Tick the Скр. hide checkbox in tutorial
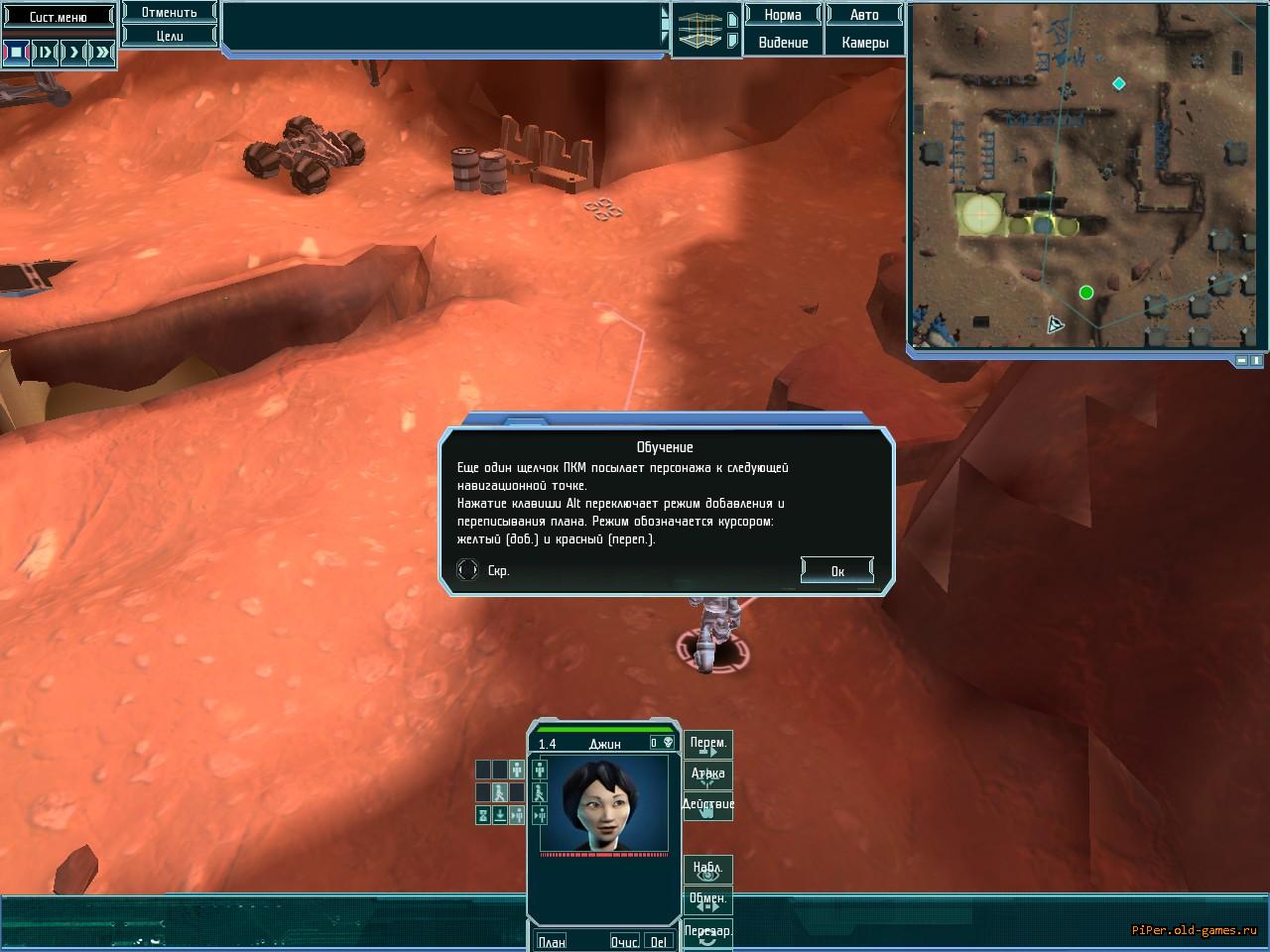This screenshot has height=952, width=1270. click(467, 570)
